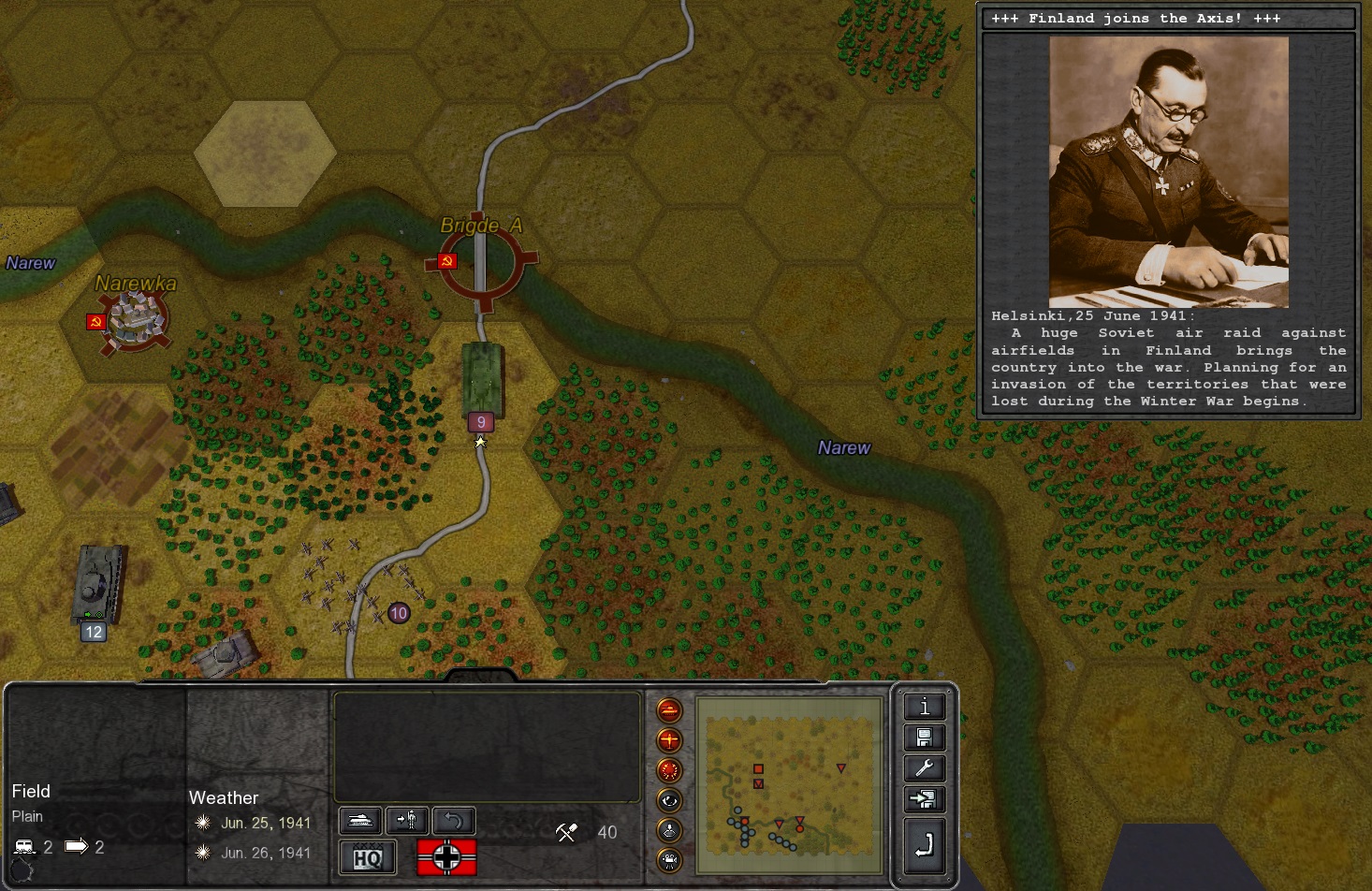Image resolution: width=1372 pixels, height=891 pixels.
Task: Load game via arrow-and-disk button
Action: pyautogui.click(x=924, y=800)
